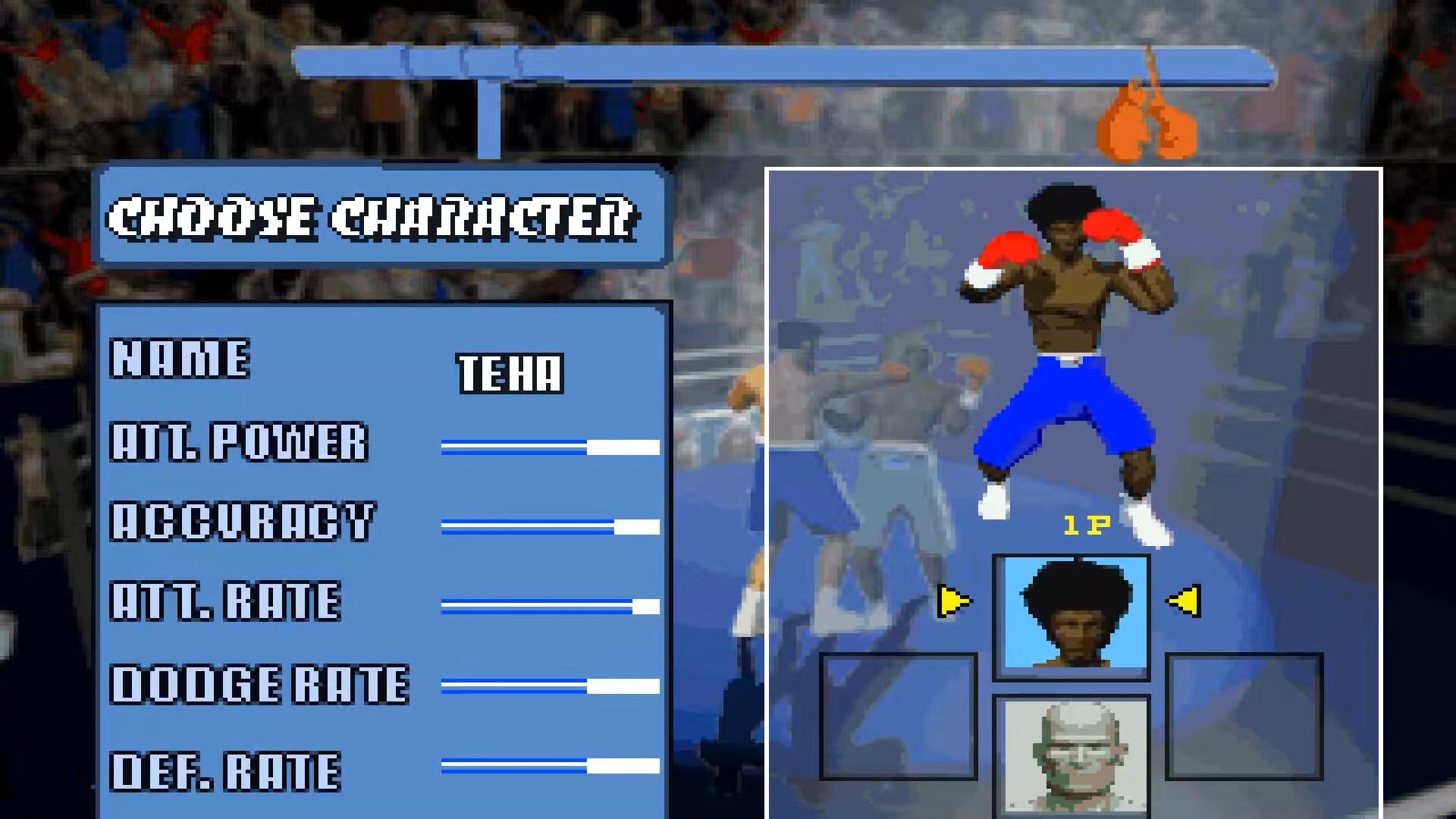Click TEHA's afro portrait in the center slot

(x=1071, y=614)
